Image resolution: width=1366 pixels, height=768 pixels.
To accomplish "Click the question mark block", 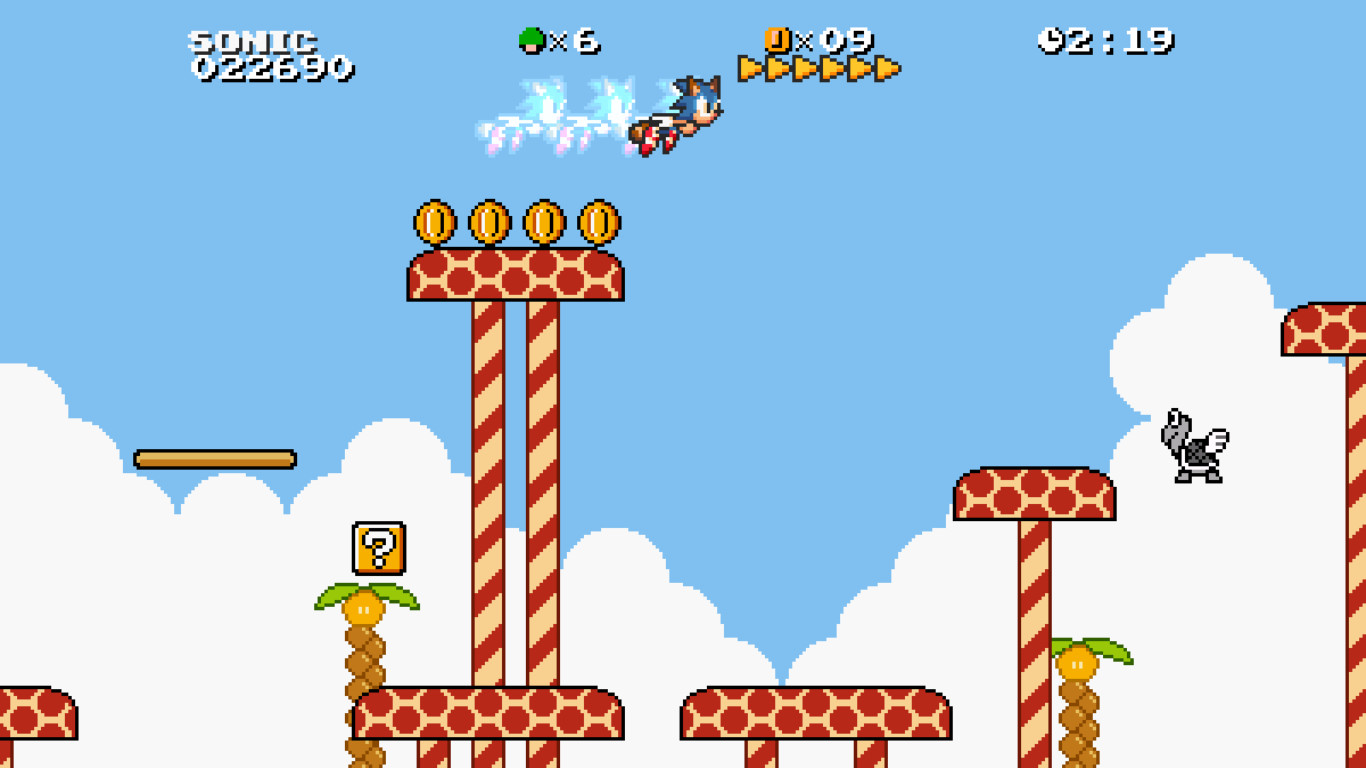I will tap(377, 547).
